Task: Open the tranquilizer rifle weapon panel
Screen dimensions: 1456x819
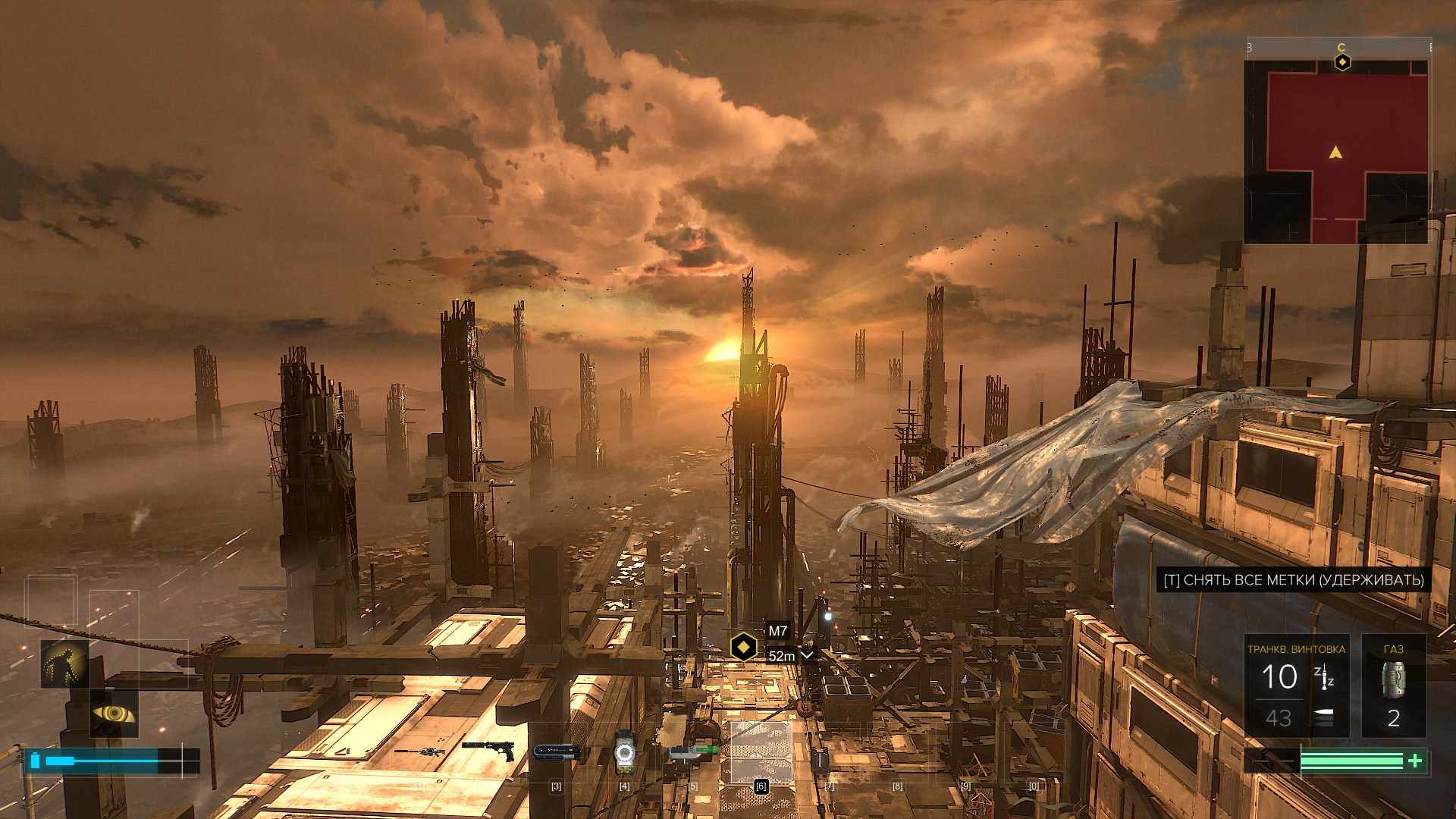Action: point(1296,686)
